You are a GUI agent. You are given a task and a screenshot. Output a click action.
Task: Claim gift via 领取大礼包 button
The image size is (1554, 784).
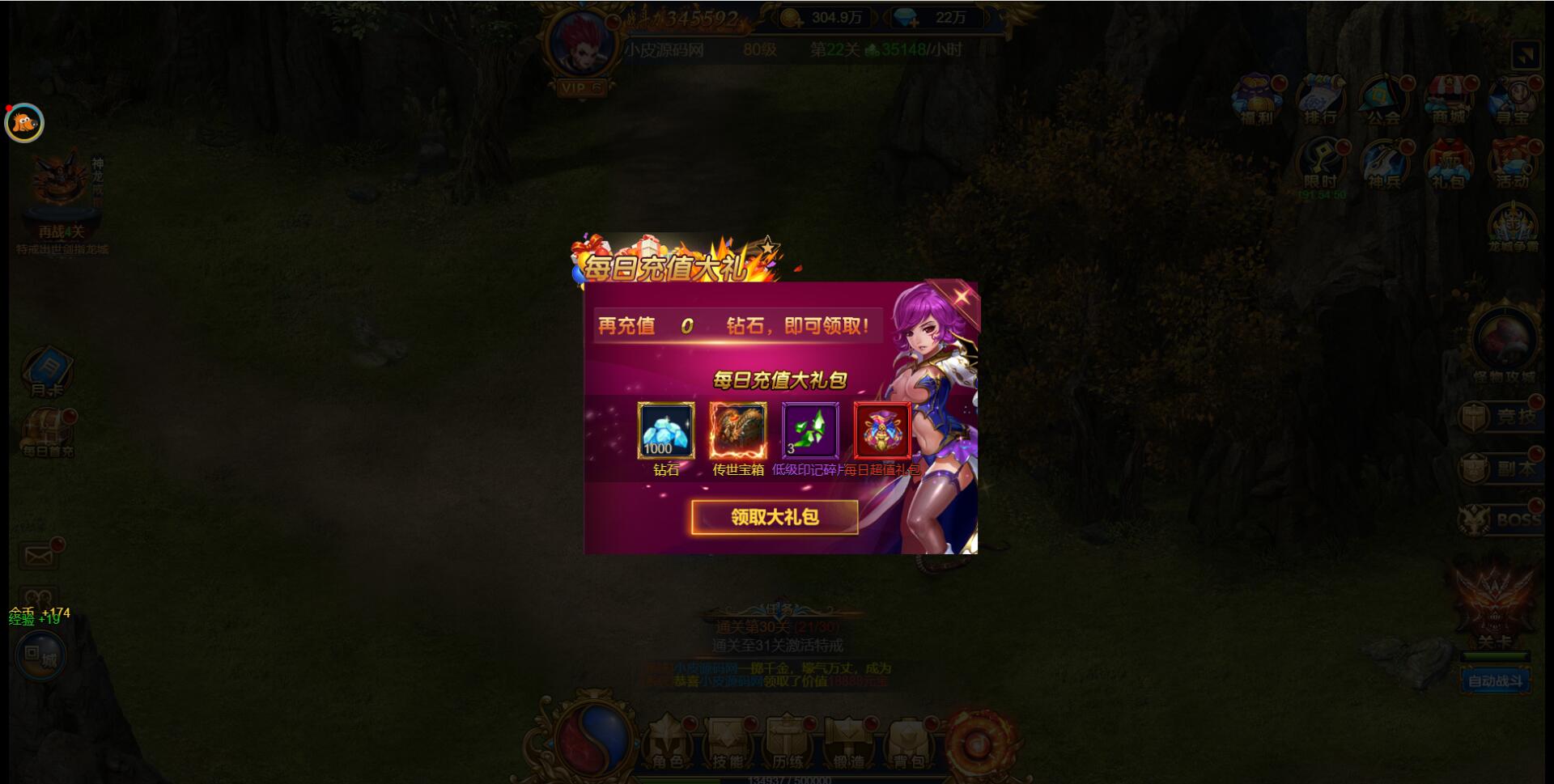pyautogui.click(x=775, y=516)
